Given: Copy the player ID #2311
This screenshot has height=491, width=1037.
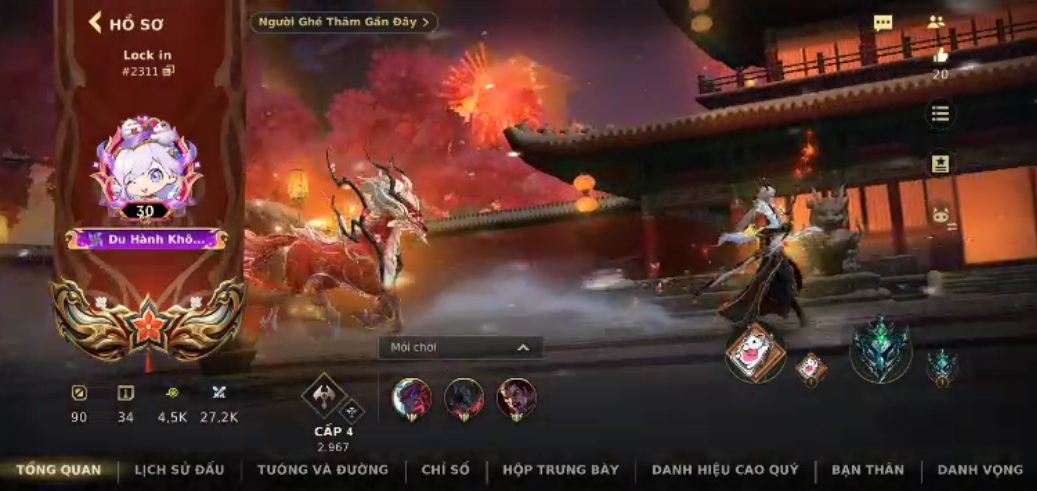Looking at the screenshot, I should pyautogui.click(x=169, y=71).
